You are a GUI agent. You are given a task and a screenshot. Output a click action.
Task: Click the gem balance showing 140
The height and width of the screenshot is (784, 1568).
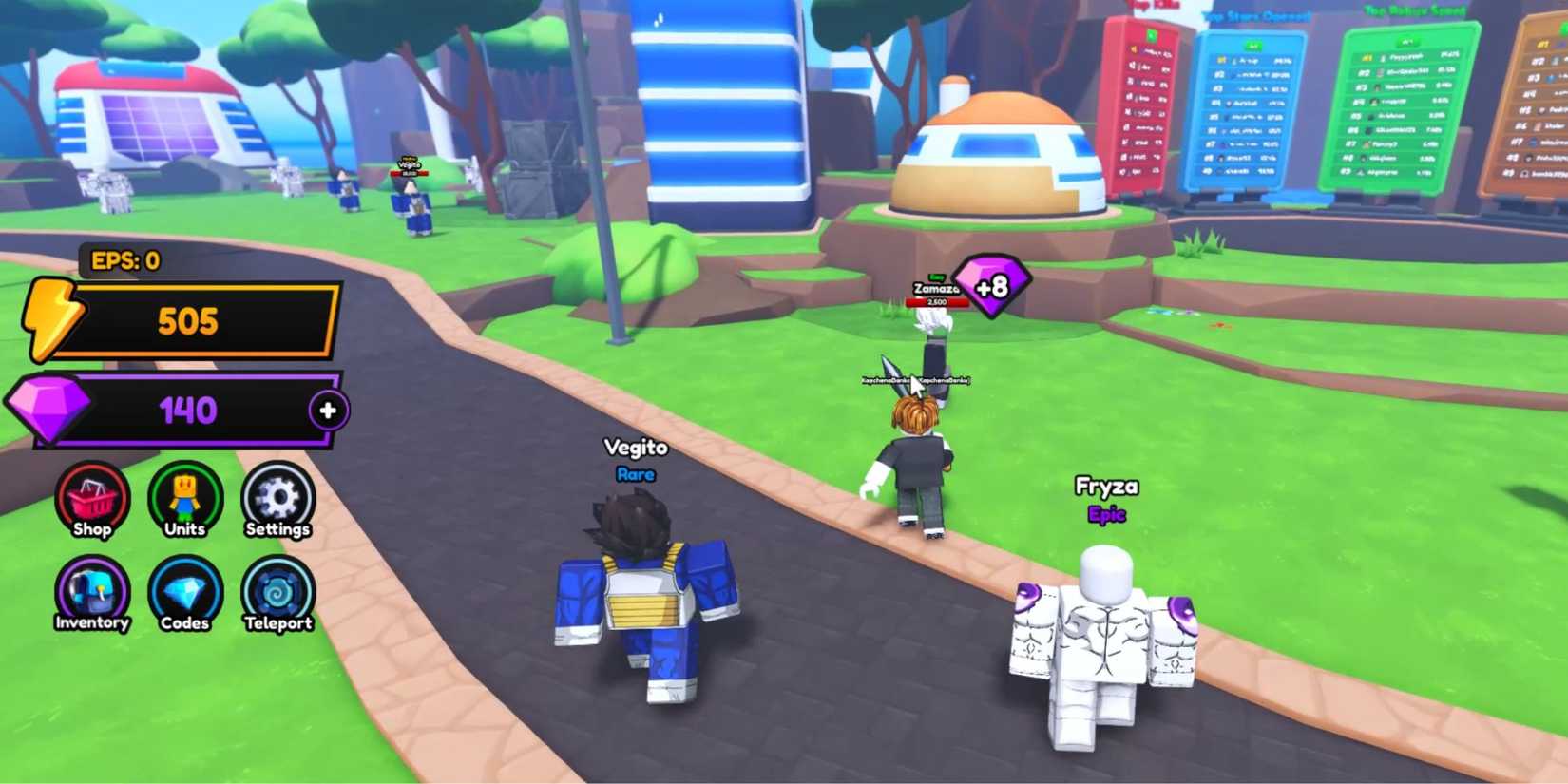(x=187, y=410)
